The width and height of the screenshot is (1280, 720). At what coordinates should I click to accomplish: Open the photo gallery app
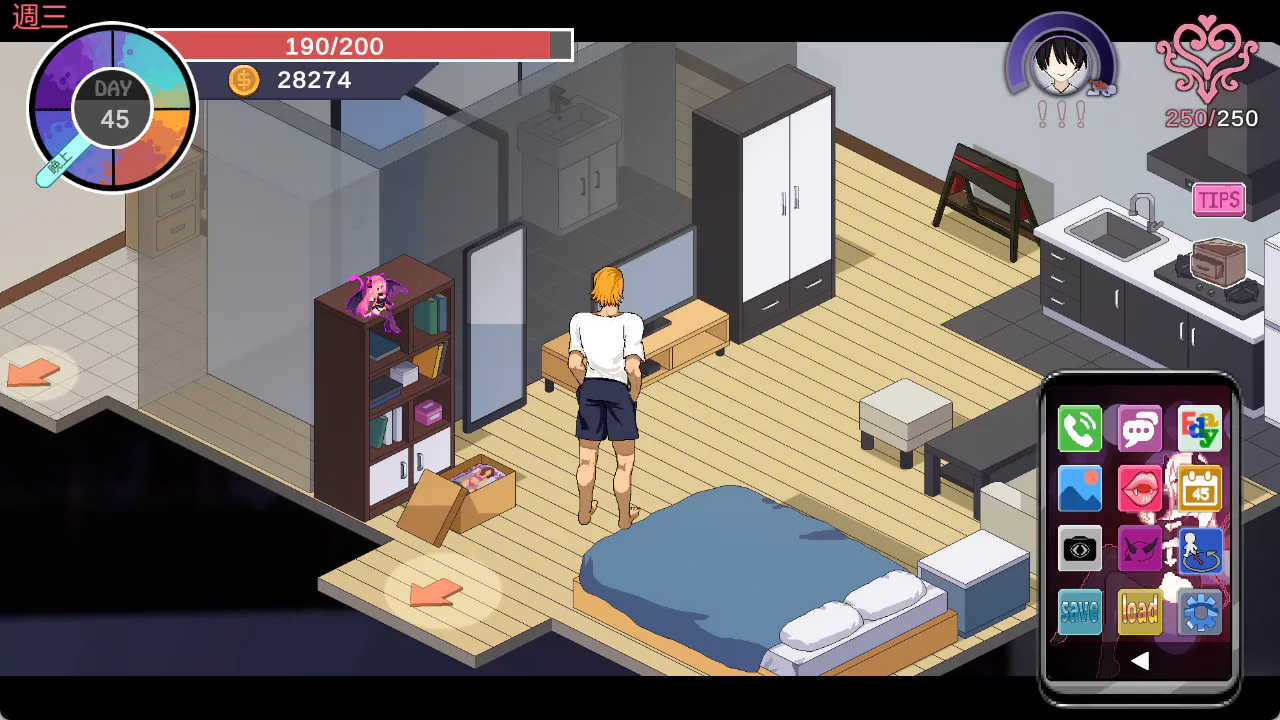point(1080,489)
